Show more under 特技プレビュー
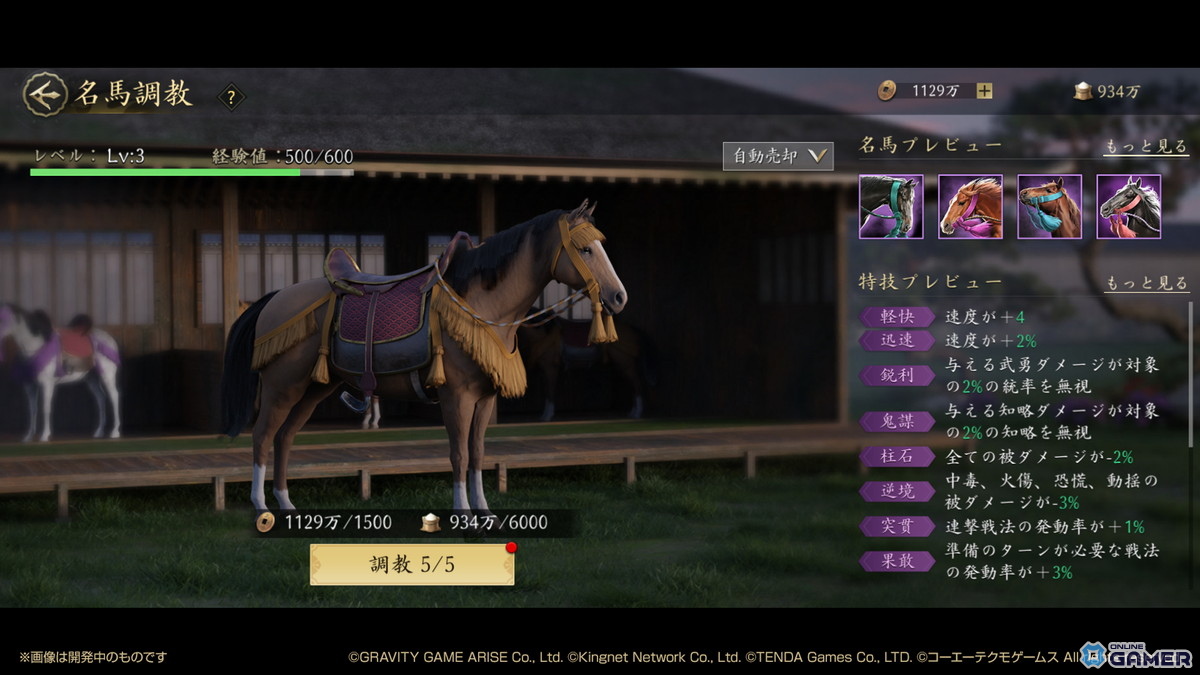The height and width of the screenshot is (675, 1200). point(1145,284)
